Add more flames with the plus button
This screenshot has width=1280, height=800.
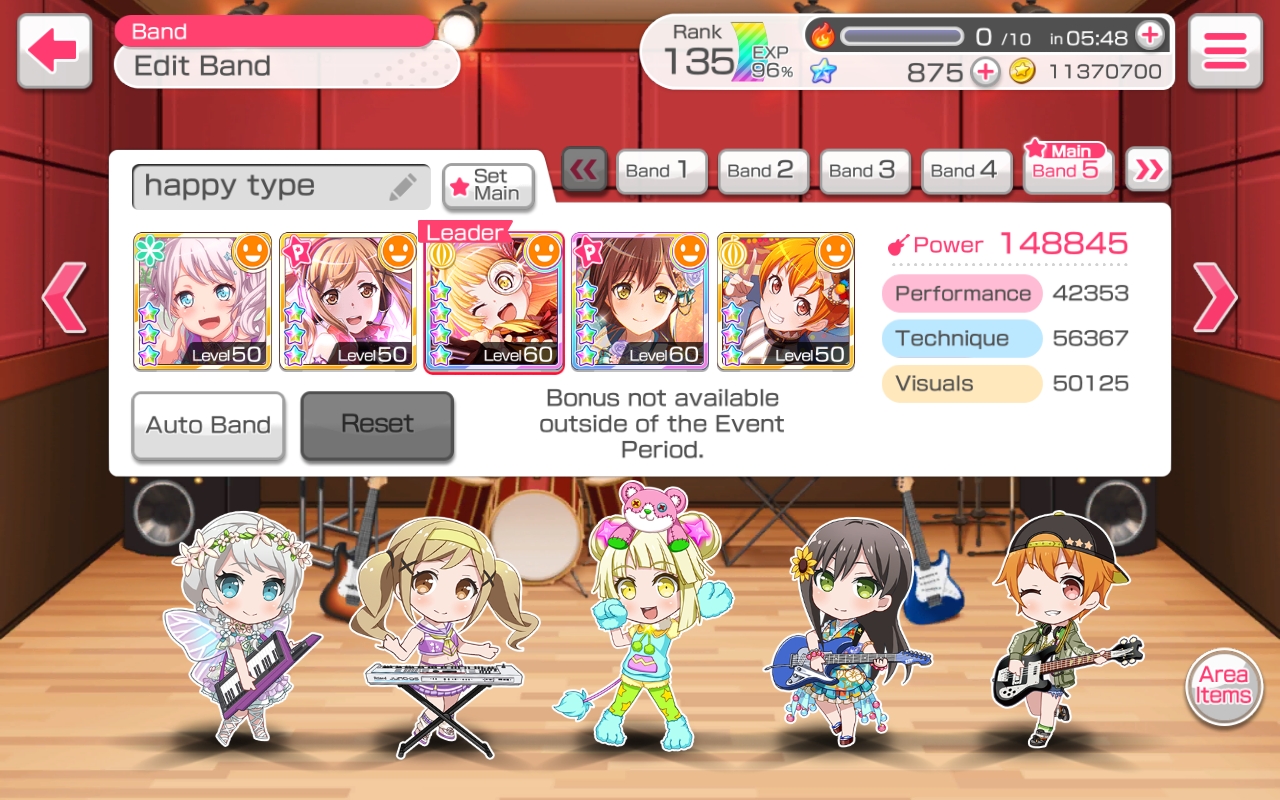click(1150, 36)
